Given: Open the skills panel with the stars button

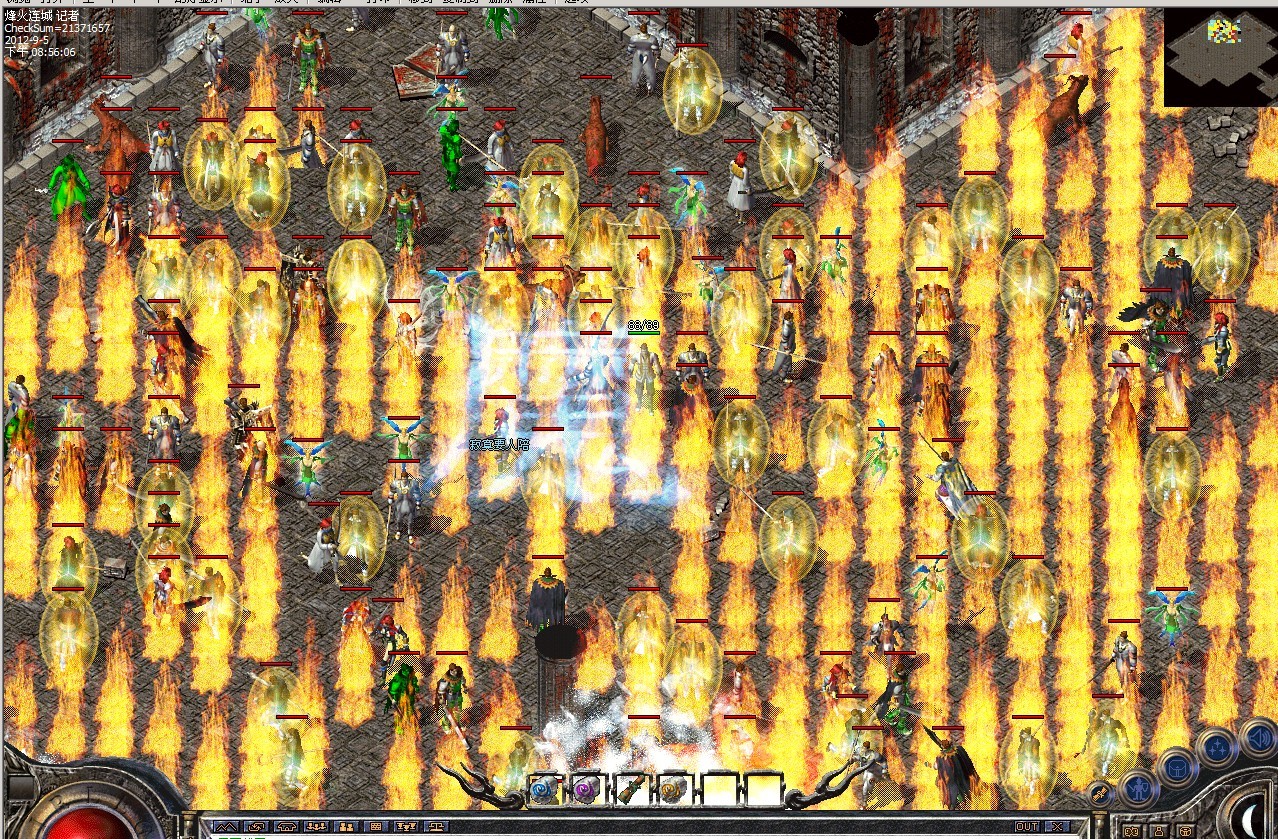Looking at the screenshot, I should coord(1217,746).
